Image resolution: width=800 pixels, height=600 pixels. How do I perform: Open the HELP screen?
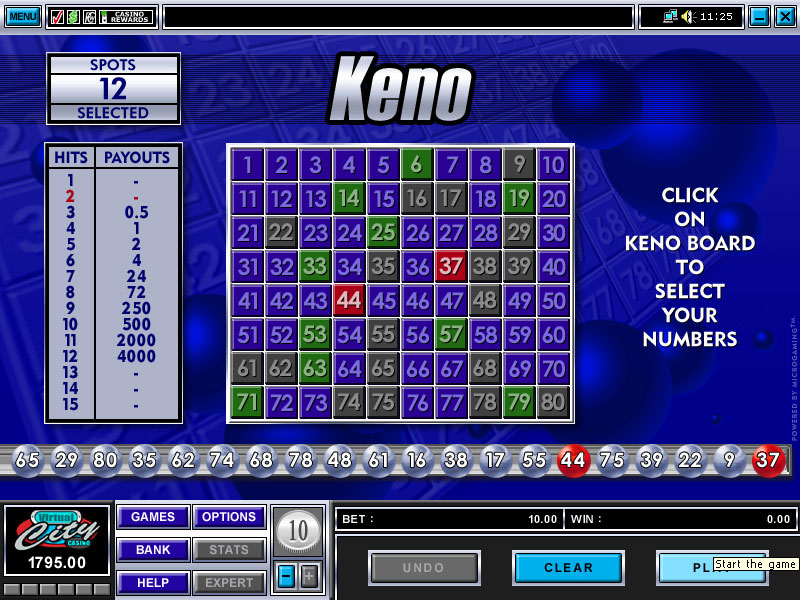pyautogui.click(x=153, y=583)
